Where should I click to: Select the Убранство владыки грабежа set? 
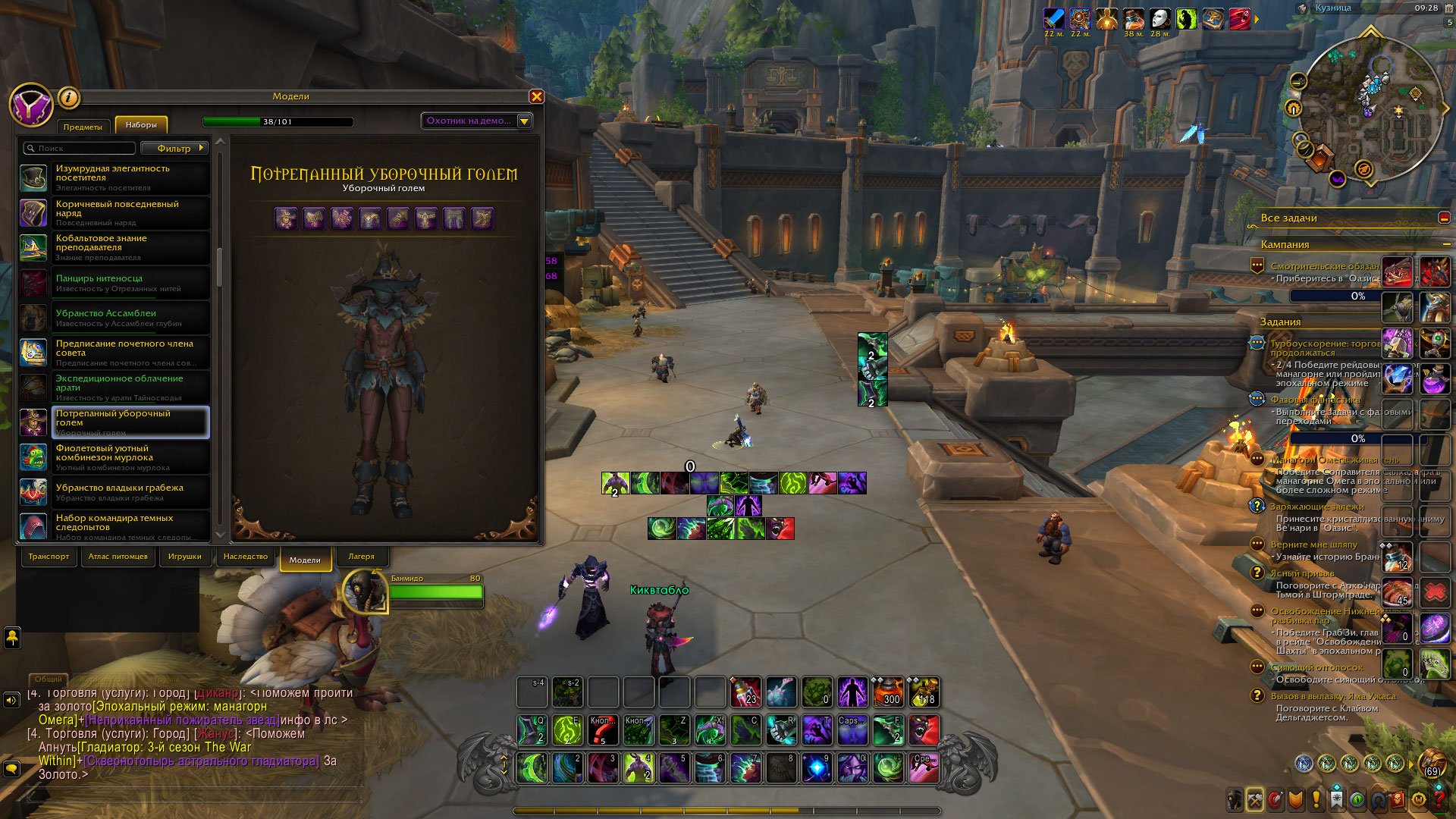point(114,492)
